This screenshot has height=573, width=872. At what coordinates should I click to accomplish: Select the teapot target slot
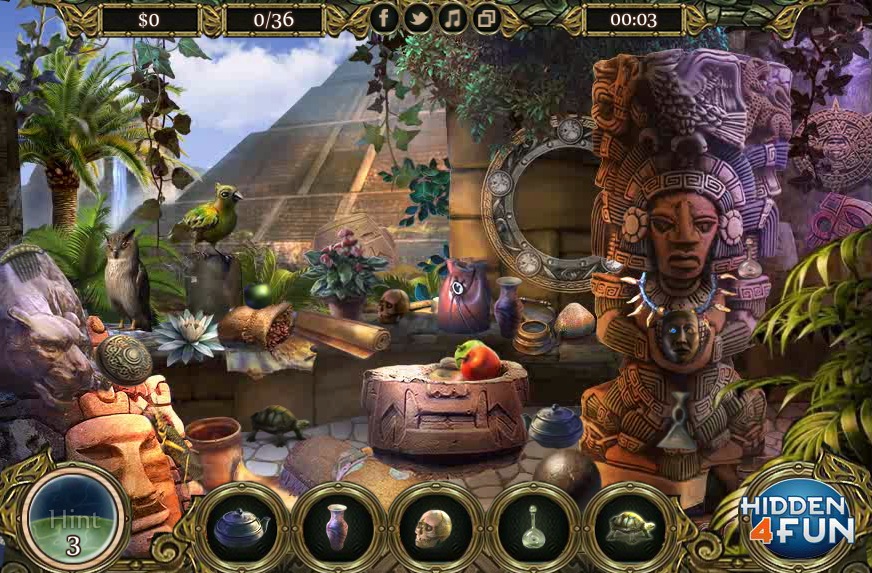click(x=242, y=527)
